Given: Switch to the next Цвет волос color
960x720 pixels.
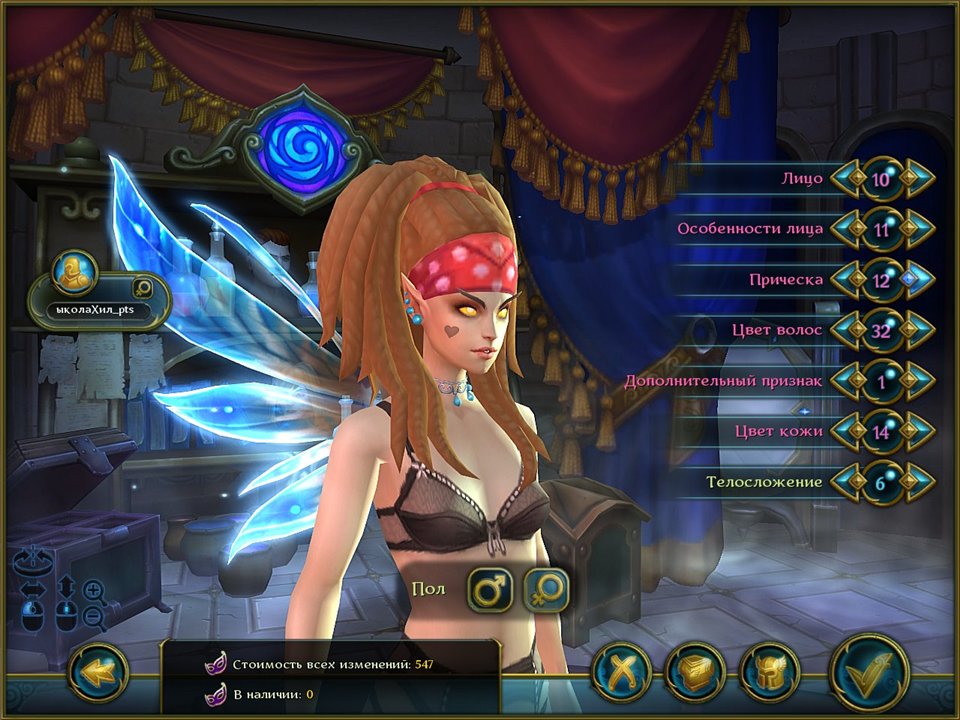Looking at the screenshot, I should coord(915,330).
